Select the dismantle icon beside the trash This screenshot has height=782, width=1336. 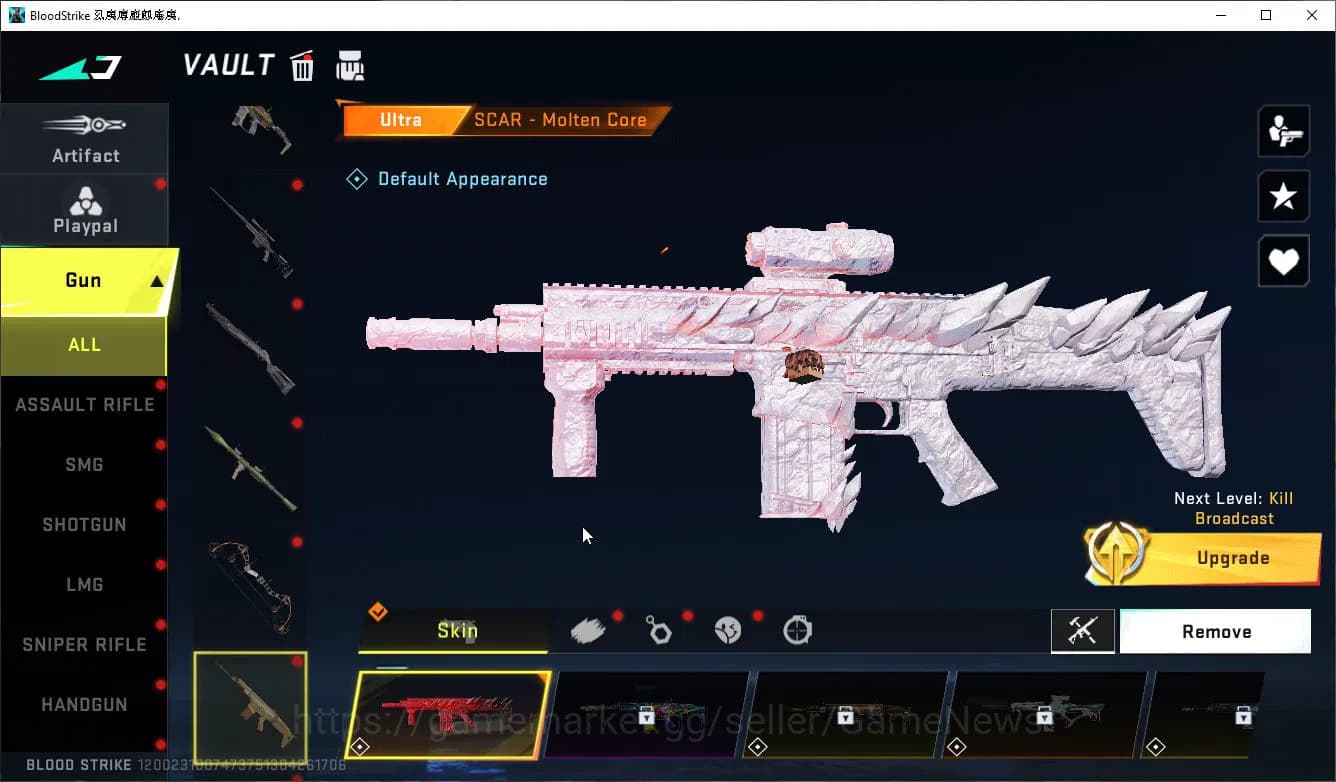350,66
